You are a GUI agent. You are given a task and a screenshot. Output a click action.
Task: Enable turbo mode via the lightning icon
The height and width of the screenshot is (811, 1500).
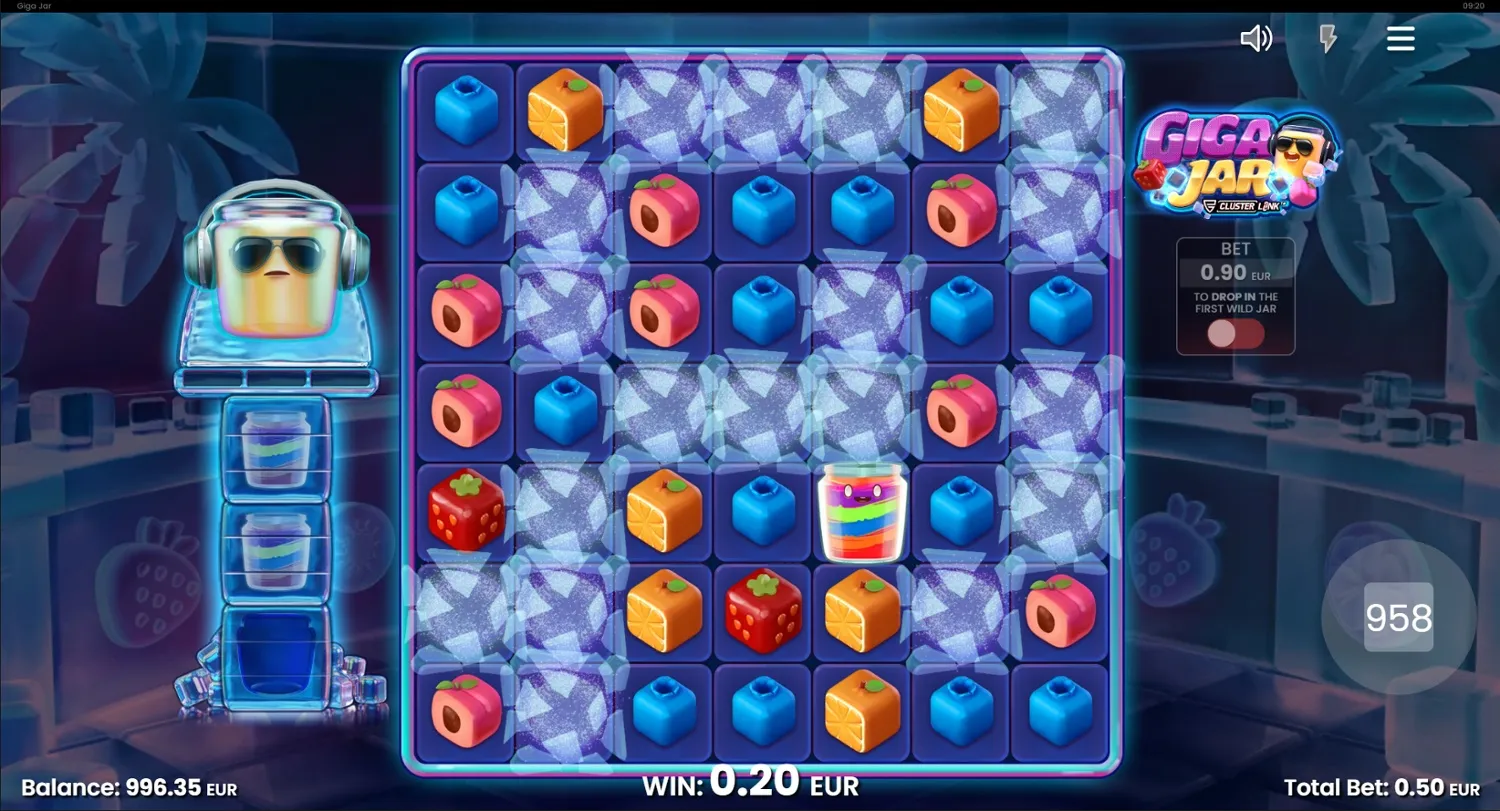click(1327, 38)
